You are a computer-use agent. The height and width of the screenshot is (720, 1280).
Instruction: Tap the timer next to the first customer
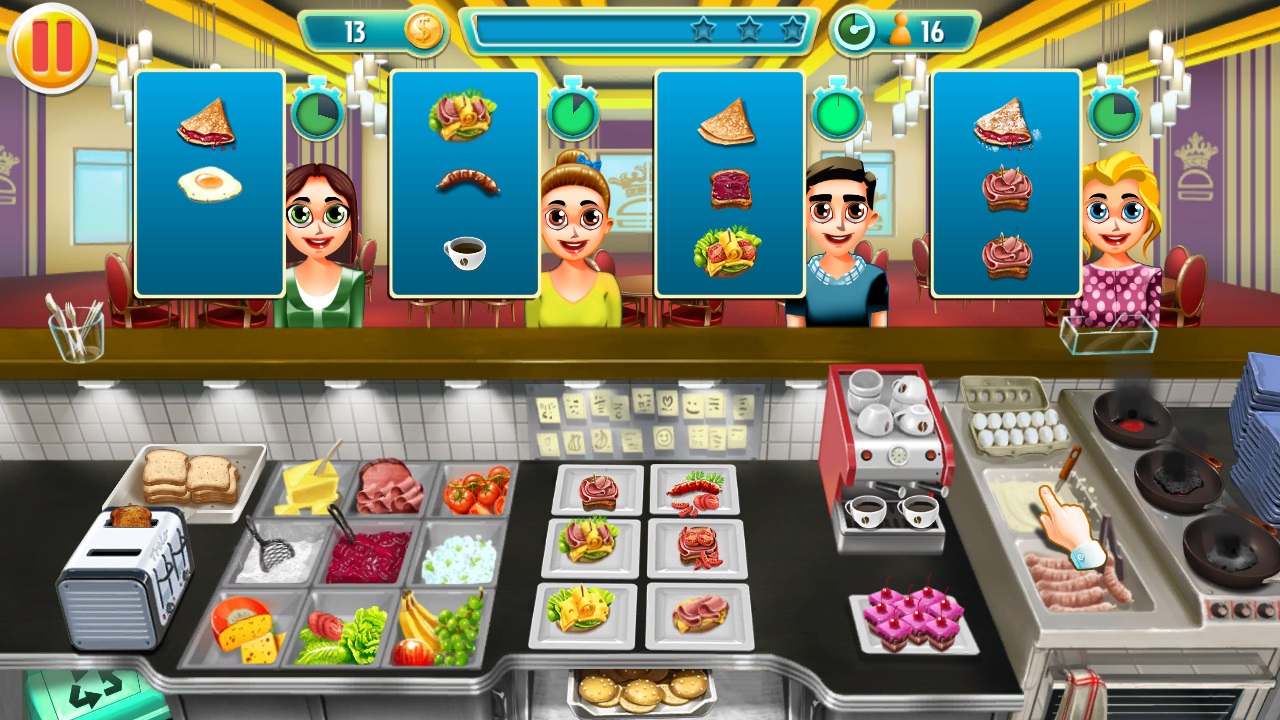tap(318, 113)
